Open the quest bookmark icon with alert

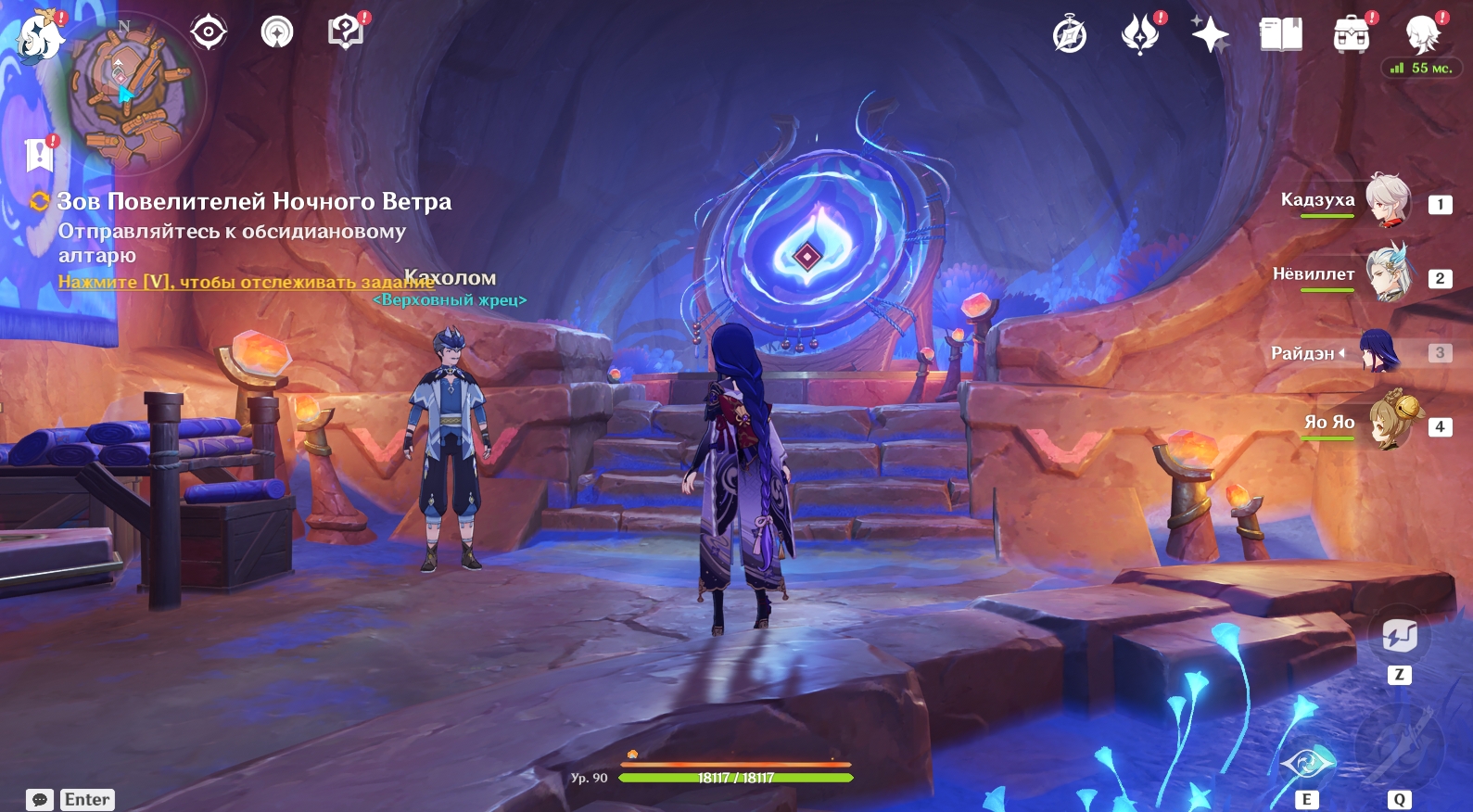pos(40,154)
